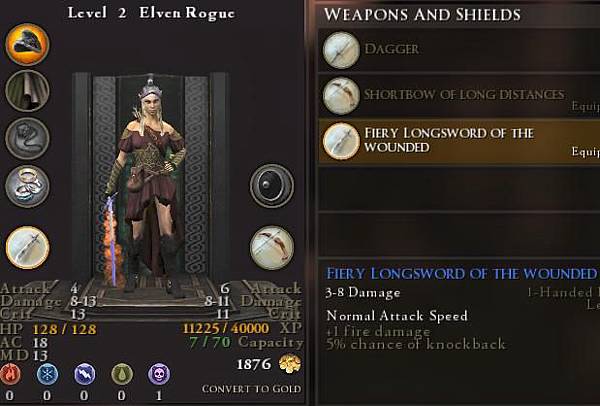Open the necklace equipment slot
Screen dimensions: 600x406
27,139
